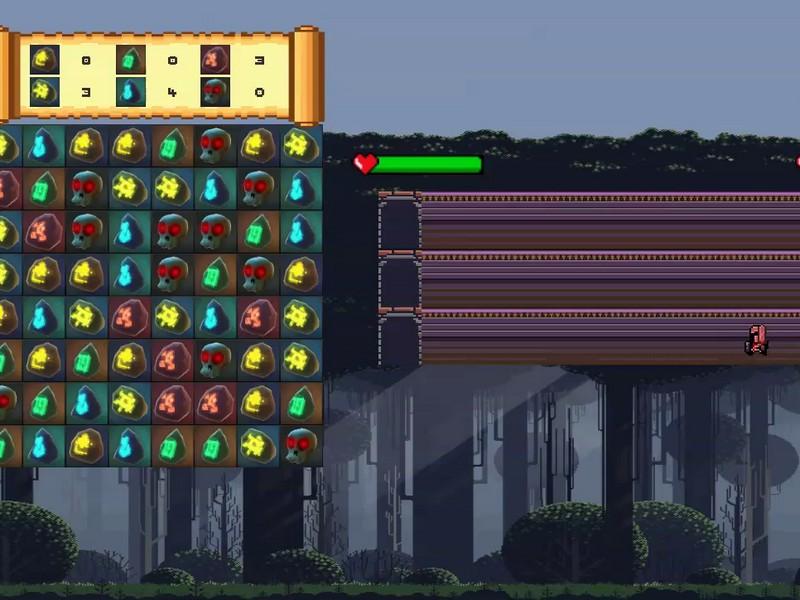Pick the skull tile in the board's top row
800x600 pixels.
click(x=214, y=146)
